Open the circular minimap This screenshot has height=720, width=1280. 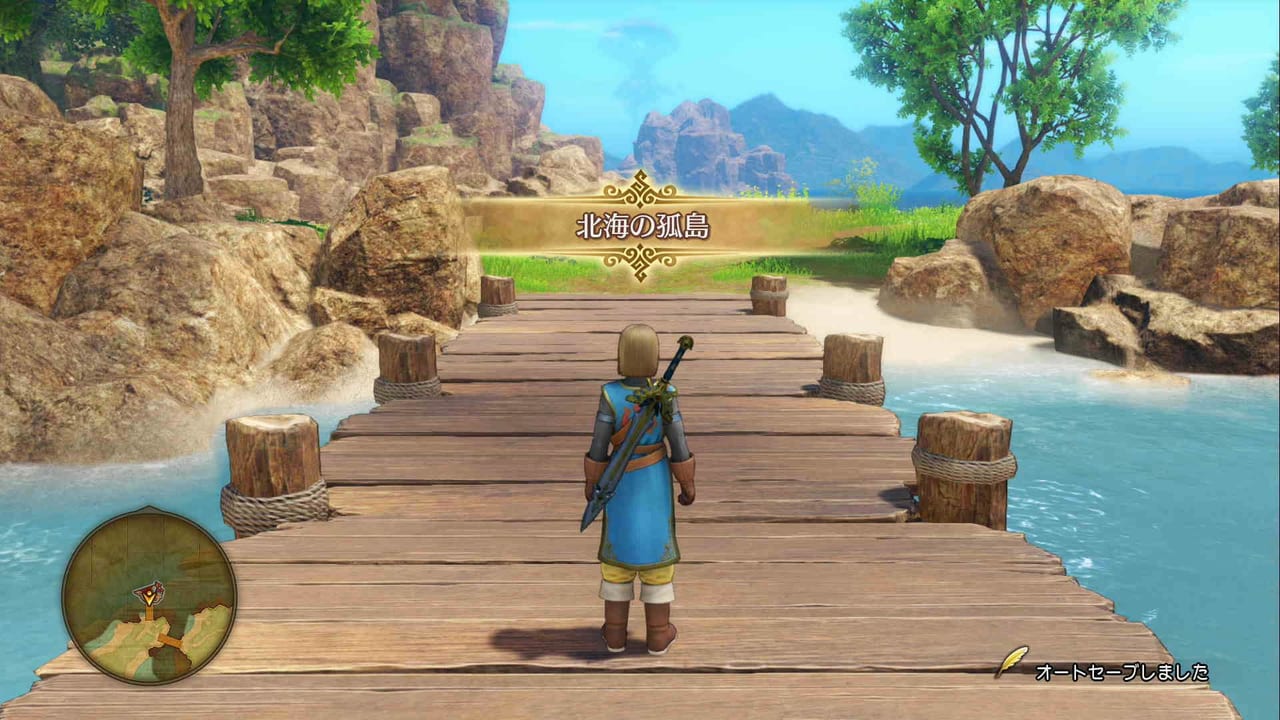(149, 596)
